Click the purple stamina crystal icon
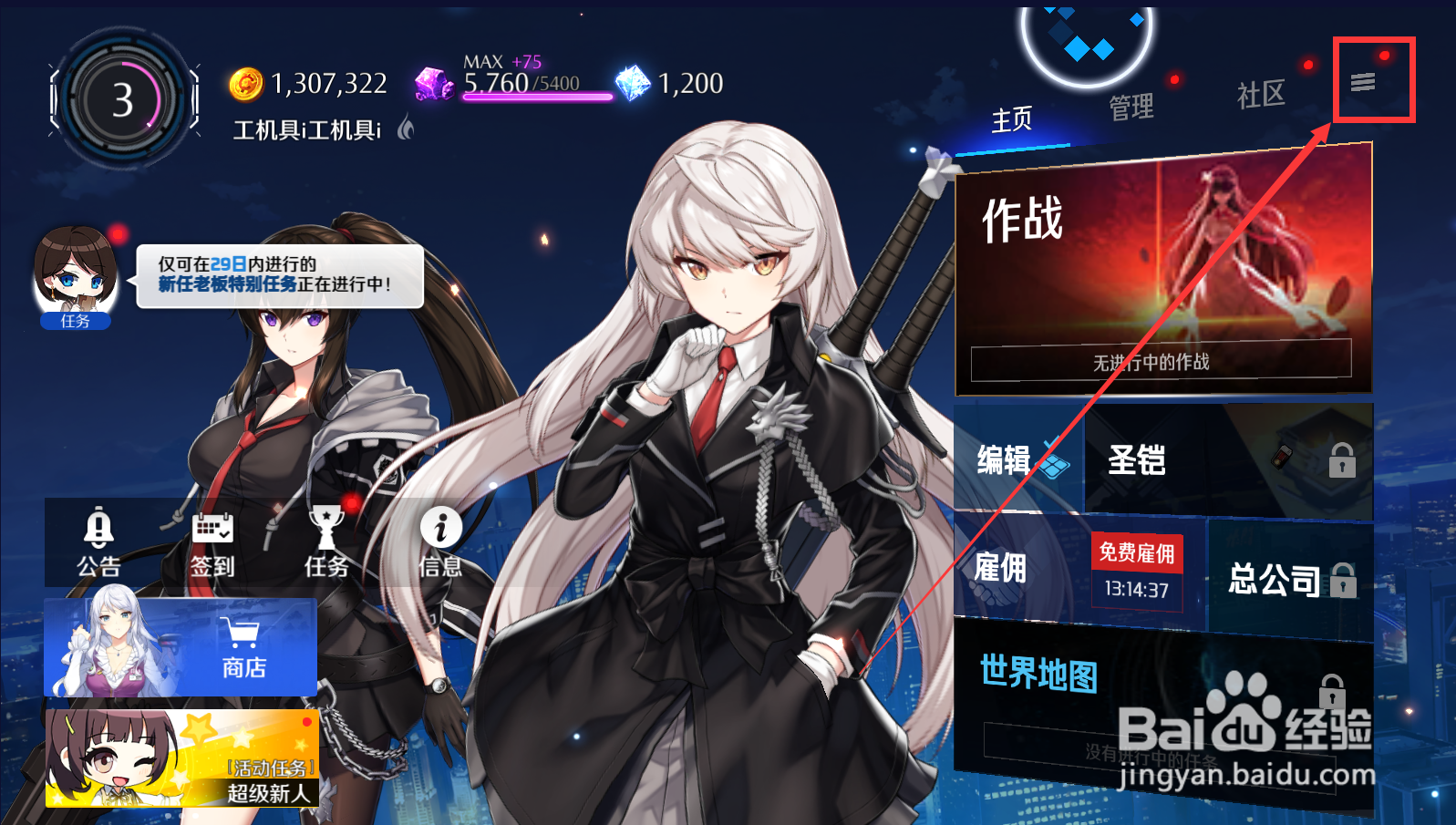The height and width of the screenshot is (825, 1456). [432, 84]
